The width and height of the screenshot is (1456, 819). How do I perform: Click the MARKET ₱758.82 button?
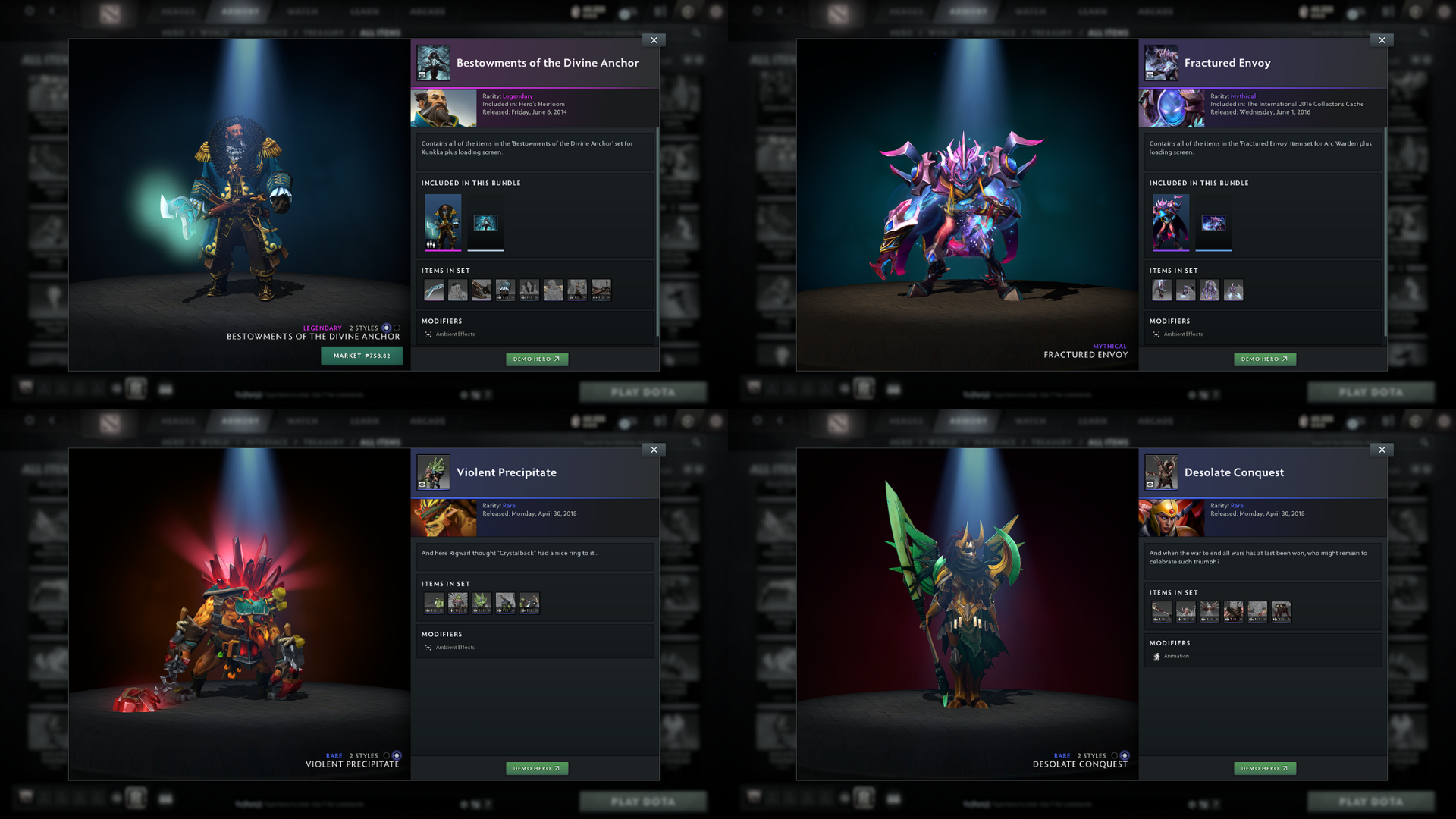362,355
